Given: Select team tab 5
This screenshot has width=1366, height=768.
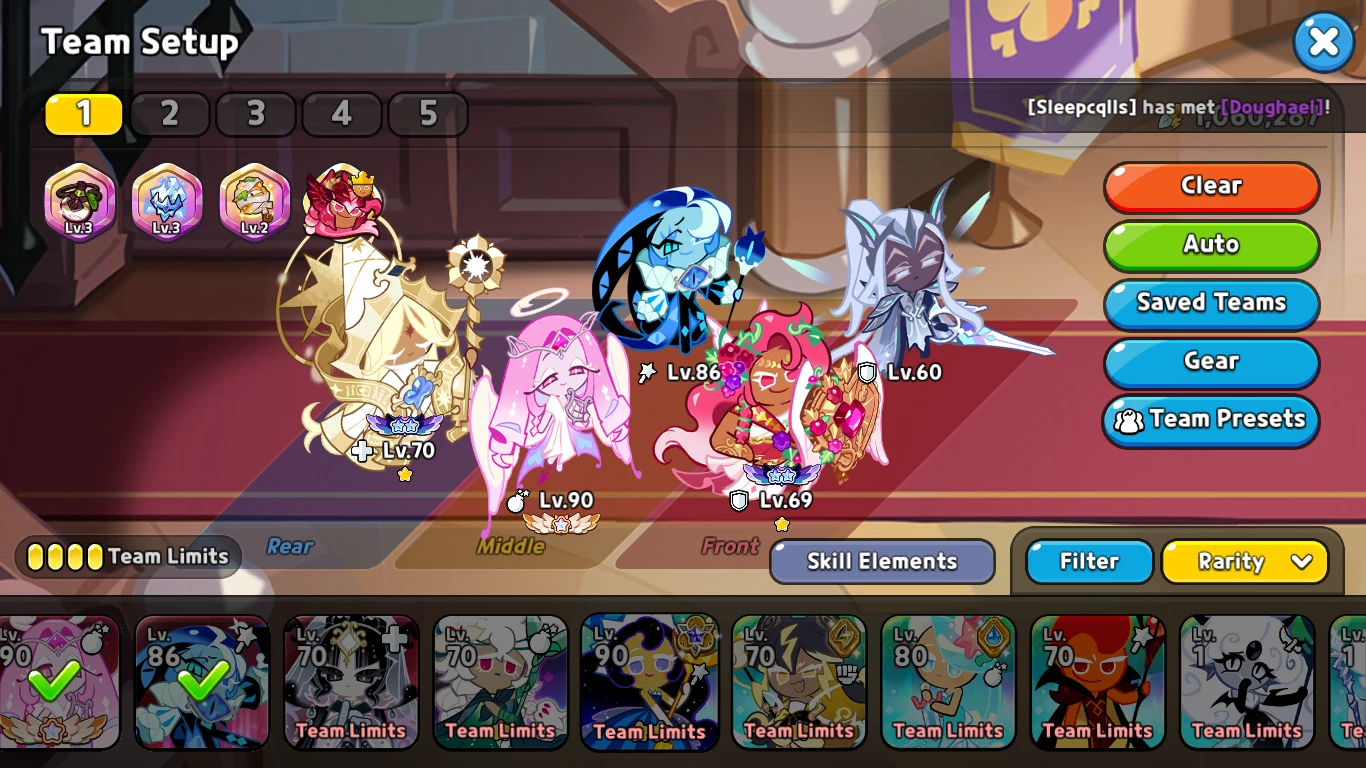Looking at the screenshot, I should coord(428,114).
